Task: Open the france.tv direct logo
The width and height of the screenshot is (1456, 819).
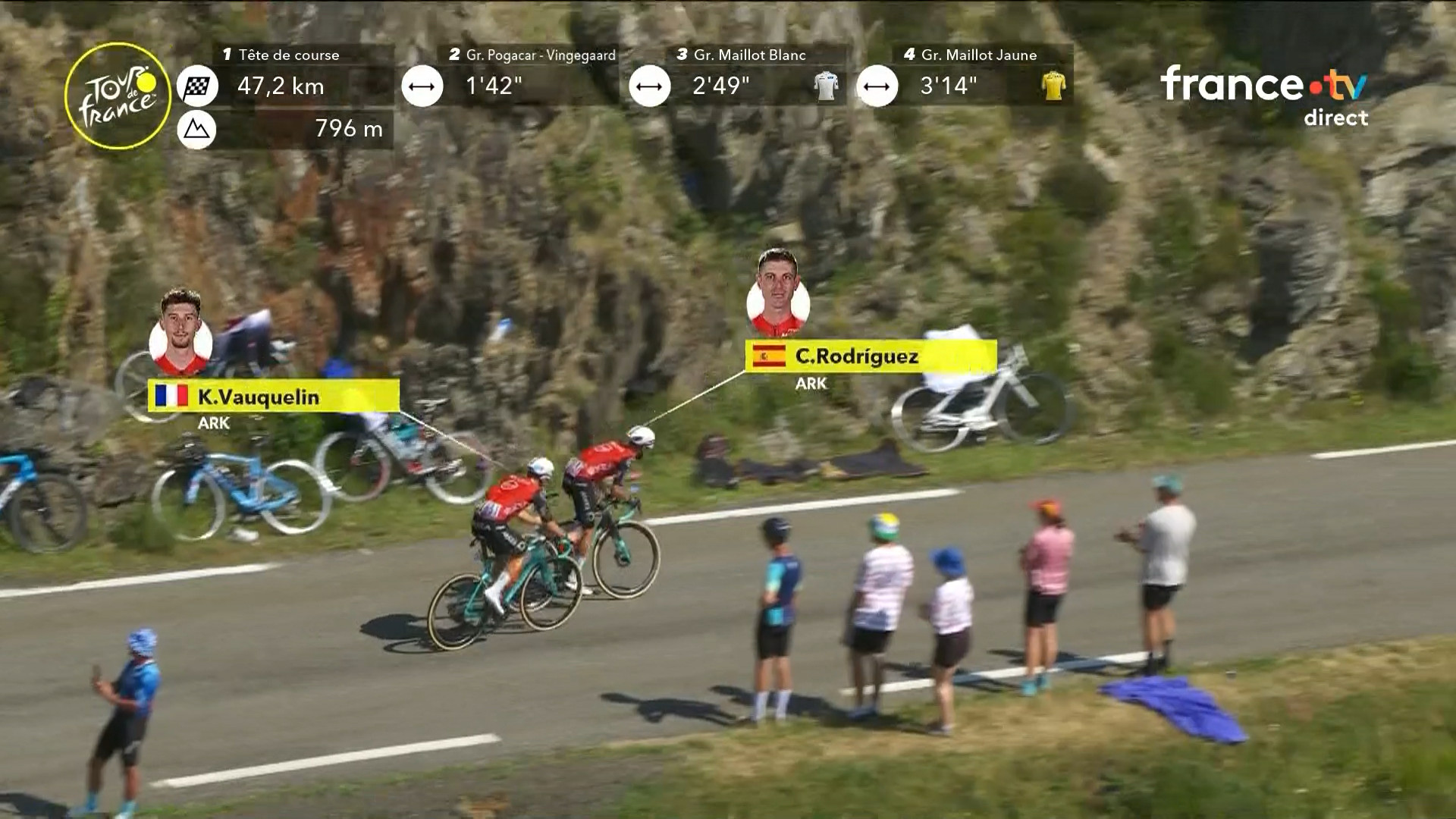Action: 1264,95
